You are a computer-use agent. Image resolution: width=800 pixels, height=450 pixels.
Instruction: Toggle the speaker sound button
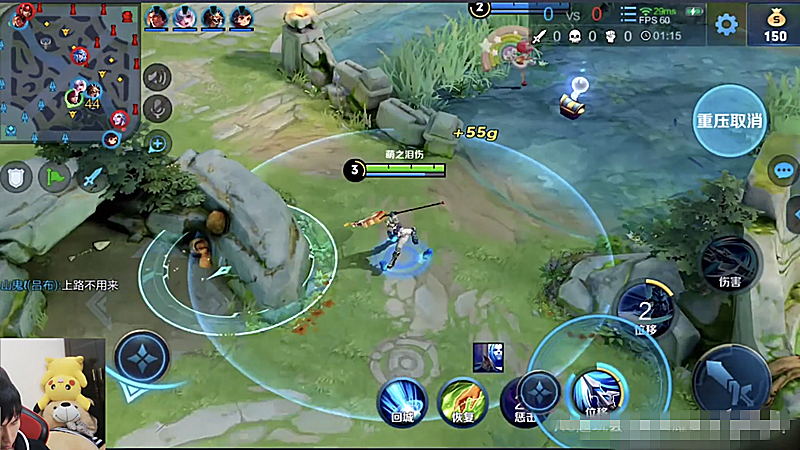157,76
